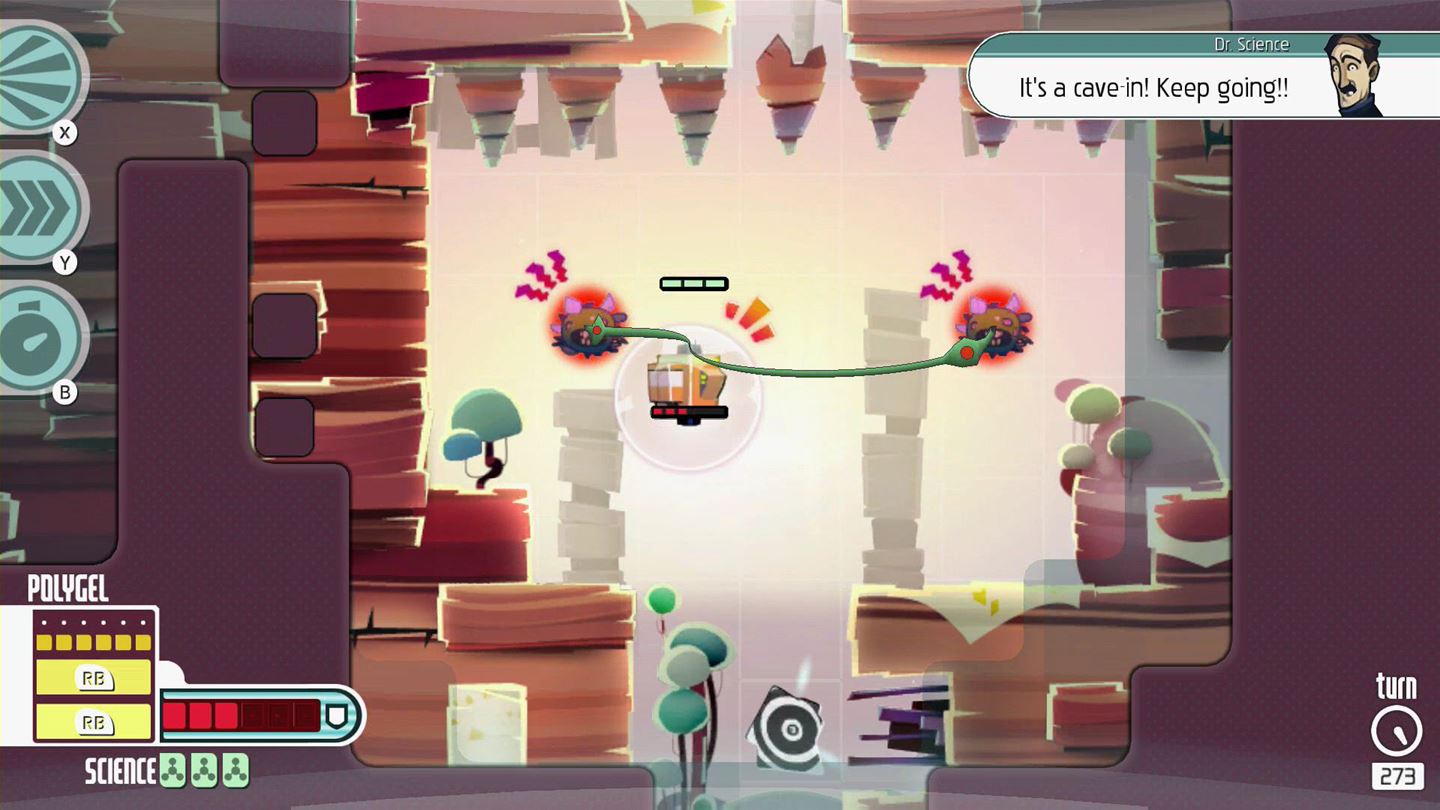
Task: Open the Dr. Science dialogue box
Action: tap(1150, 88)
